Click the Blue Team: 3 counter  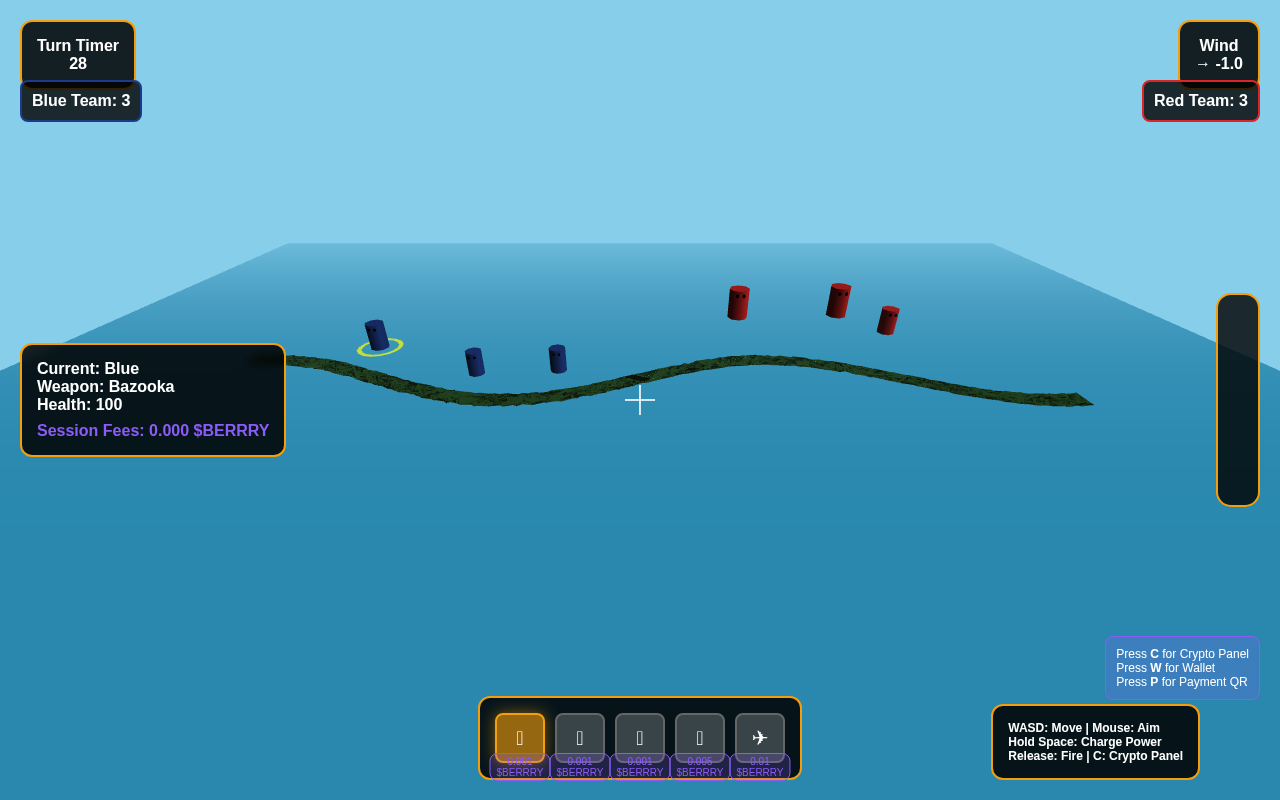[x=80, y=100]
